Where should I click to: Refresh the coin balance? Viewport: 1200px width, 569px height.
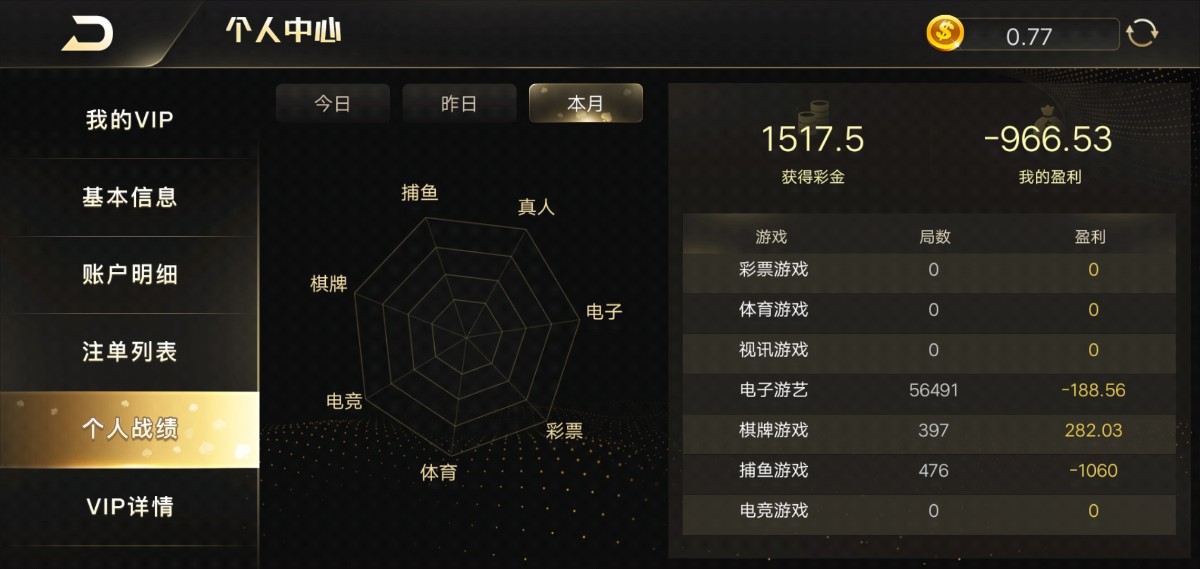point(1142,34)
